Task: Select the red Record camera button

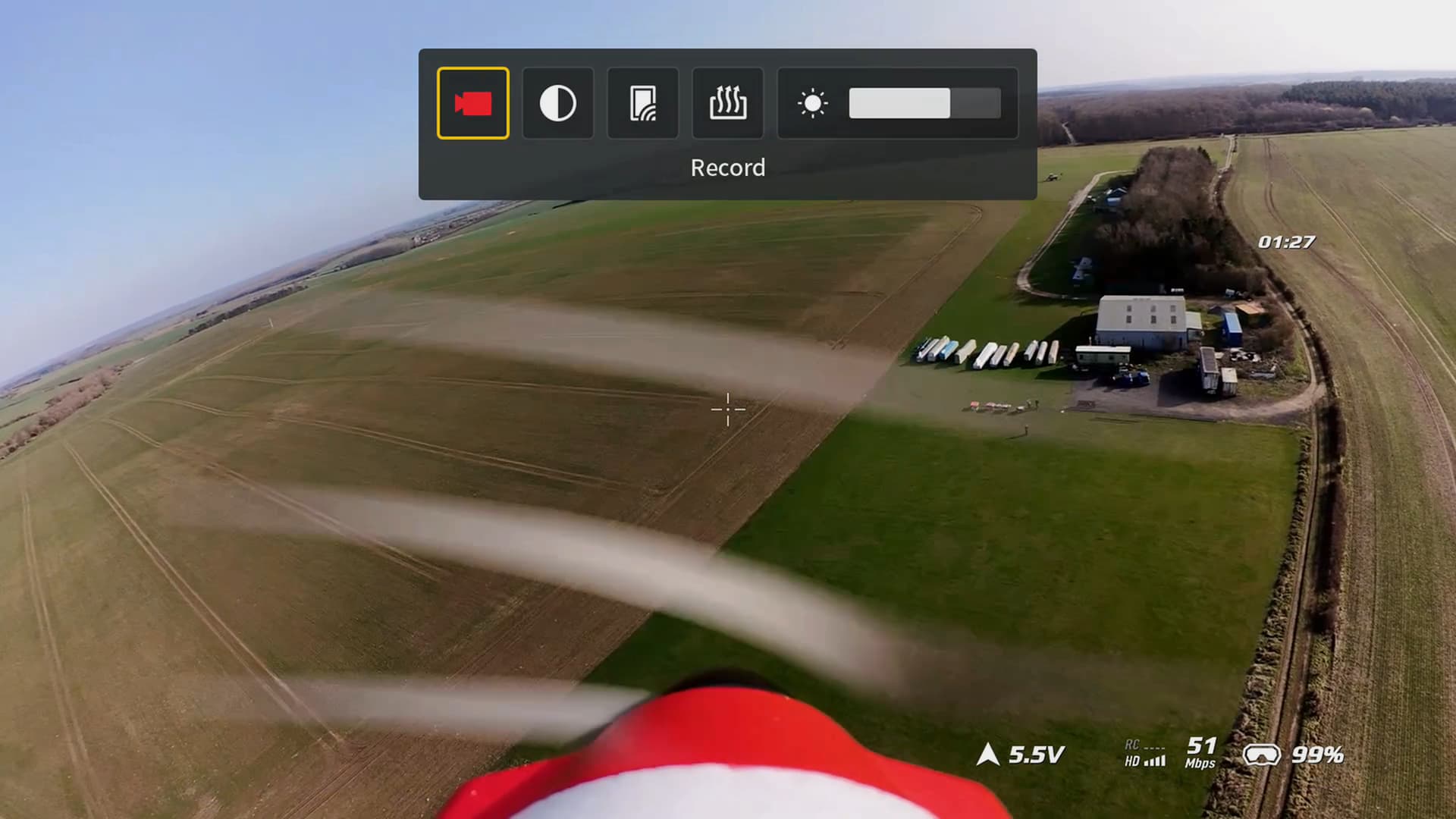Action: [x=472, y=103]
